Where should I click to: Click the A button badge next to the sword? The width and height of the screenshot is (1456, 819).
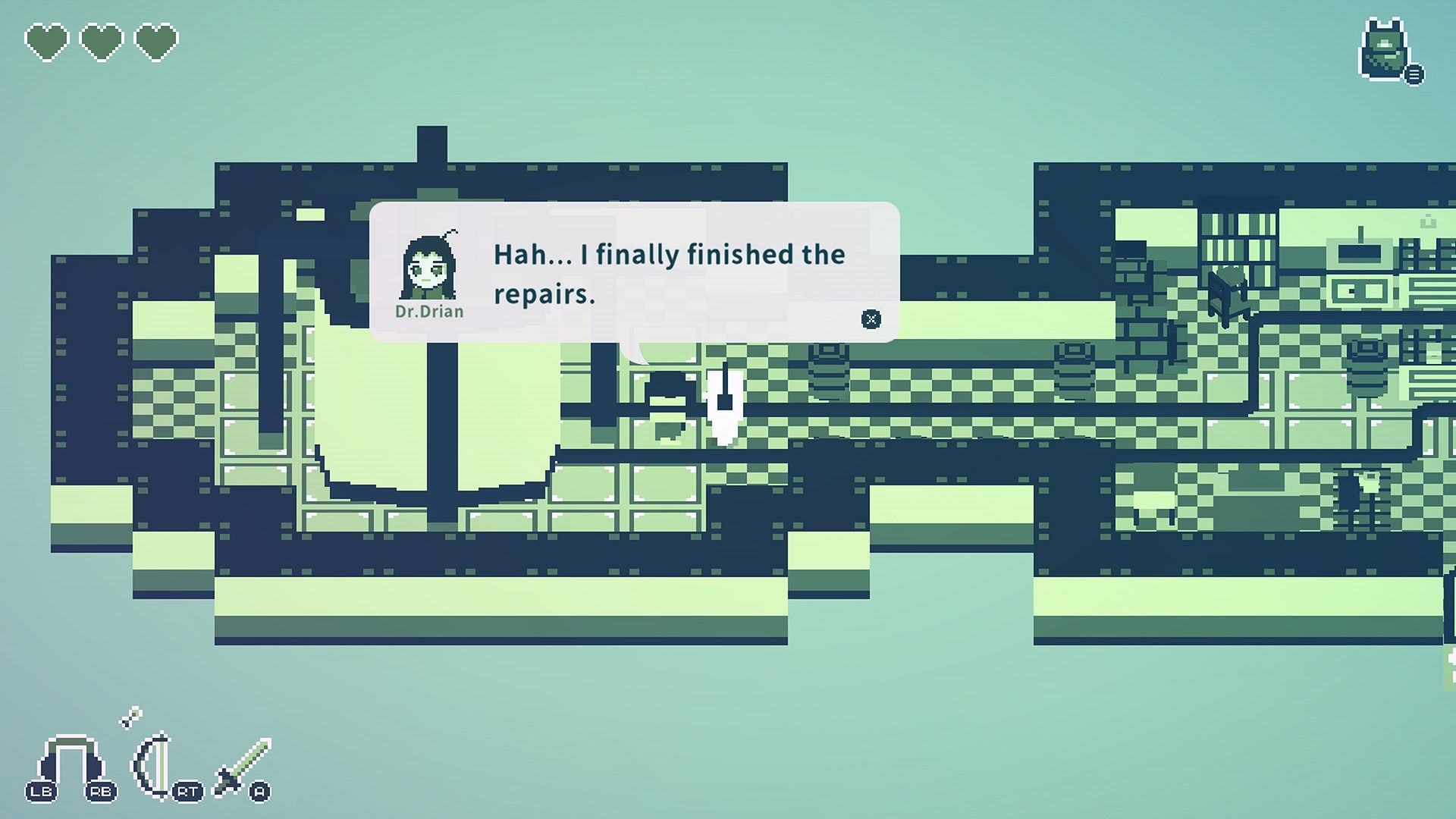point(261,791)
